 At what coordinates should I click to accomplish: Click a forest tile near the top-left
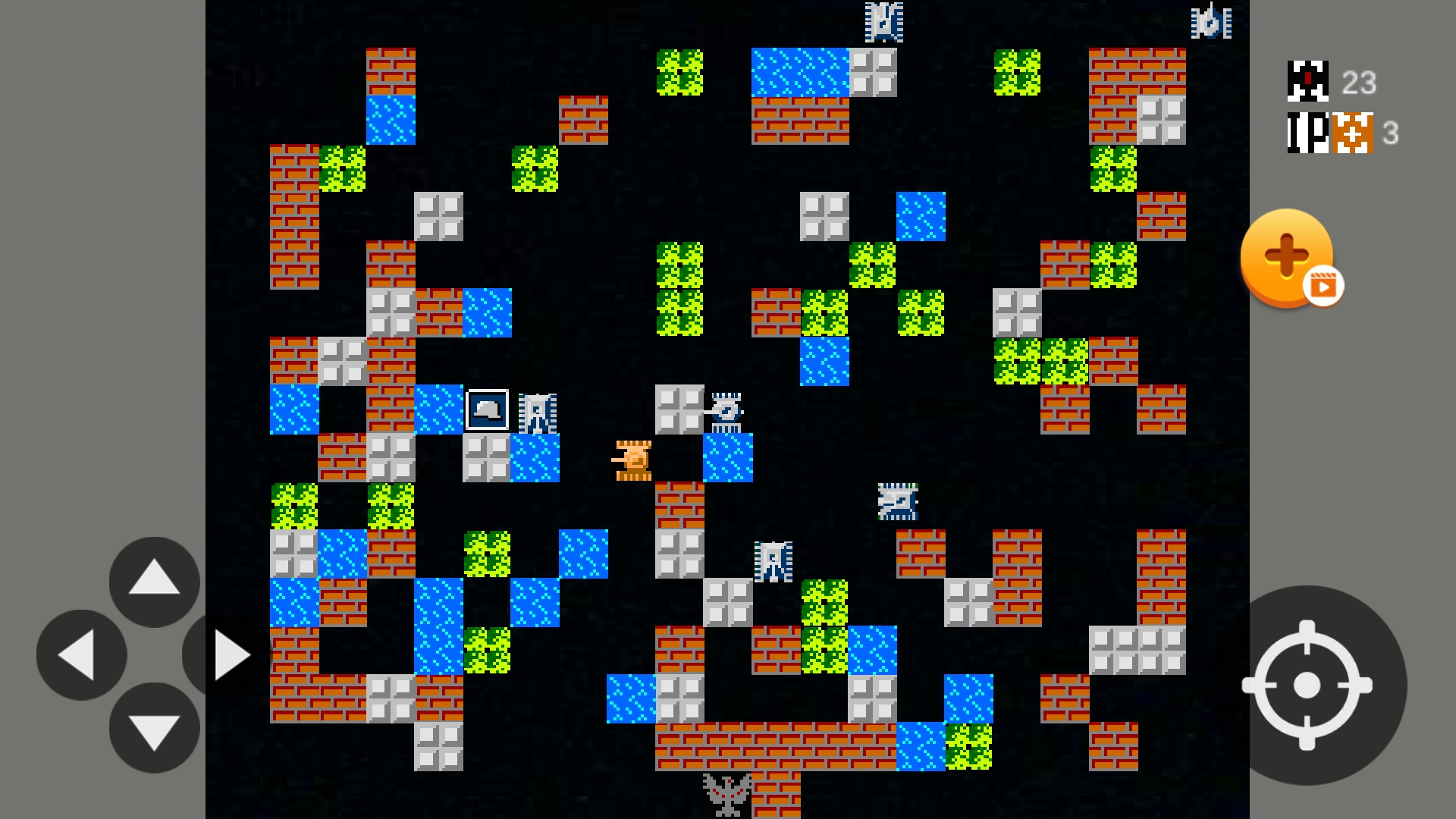coord(343,168)
